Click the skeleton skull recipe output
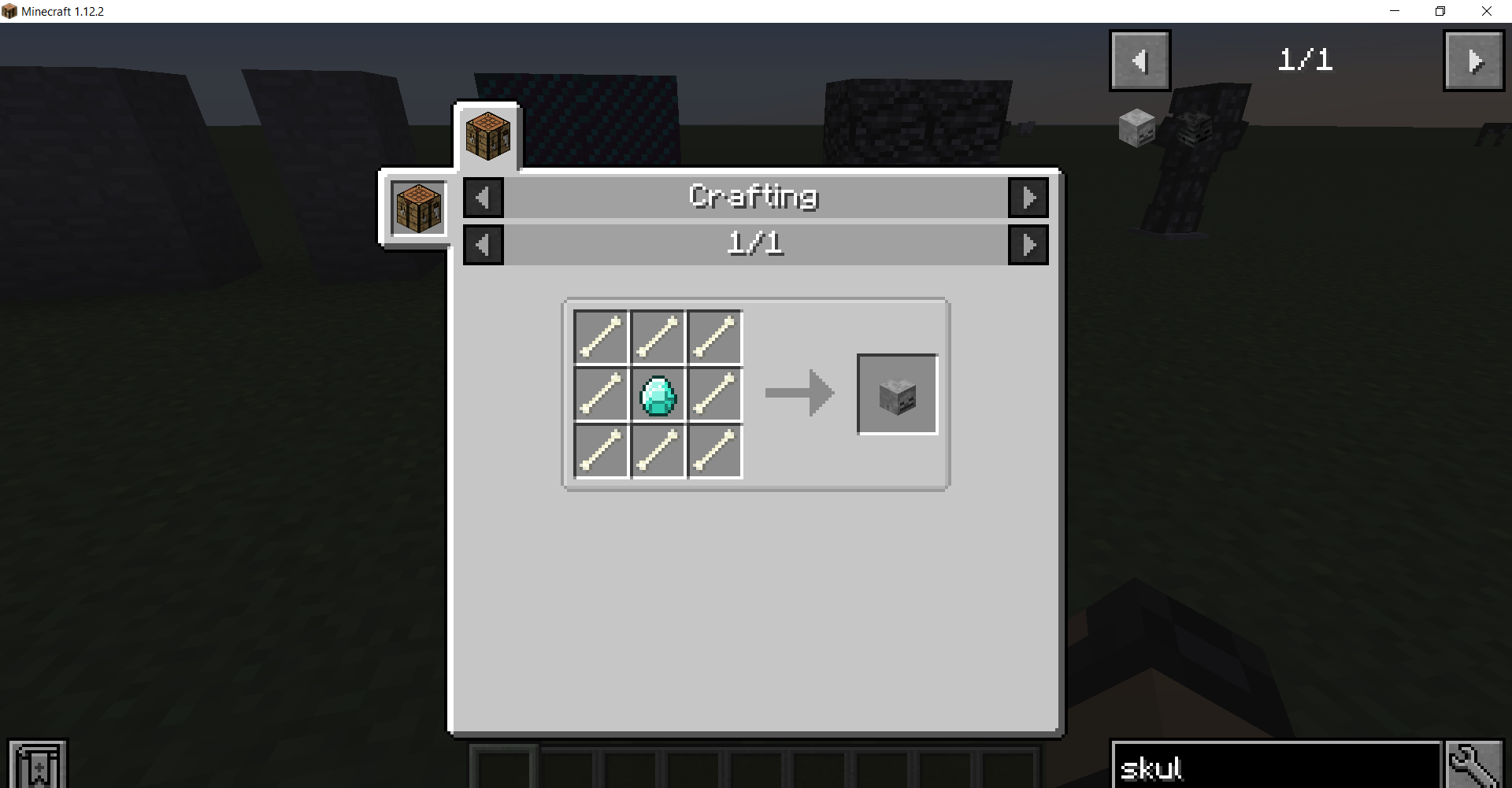 click(x=897, y=394)
